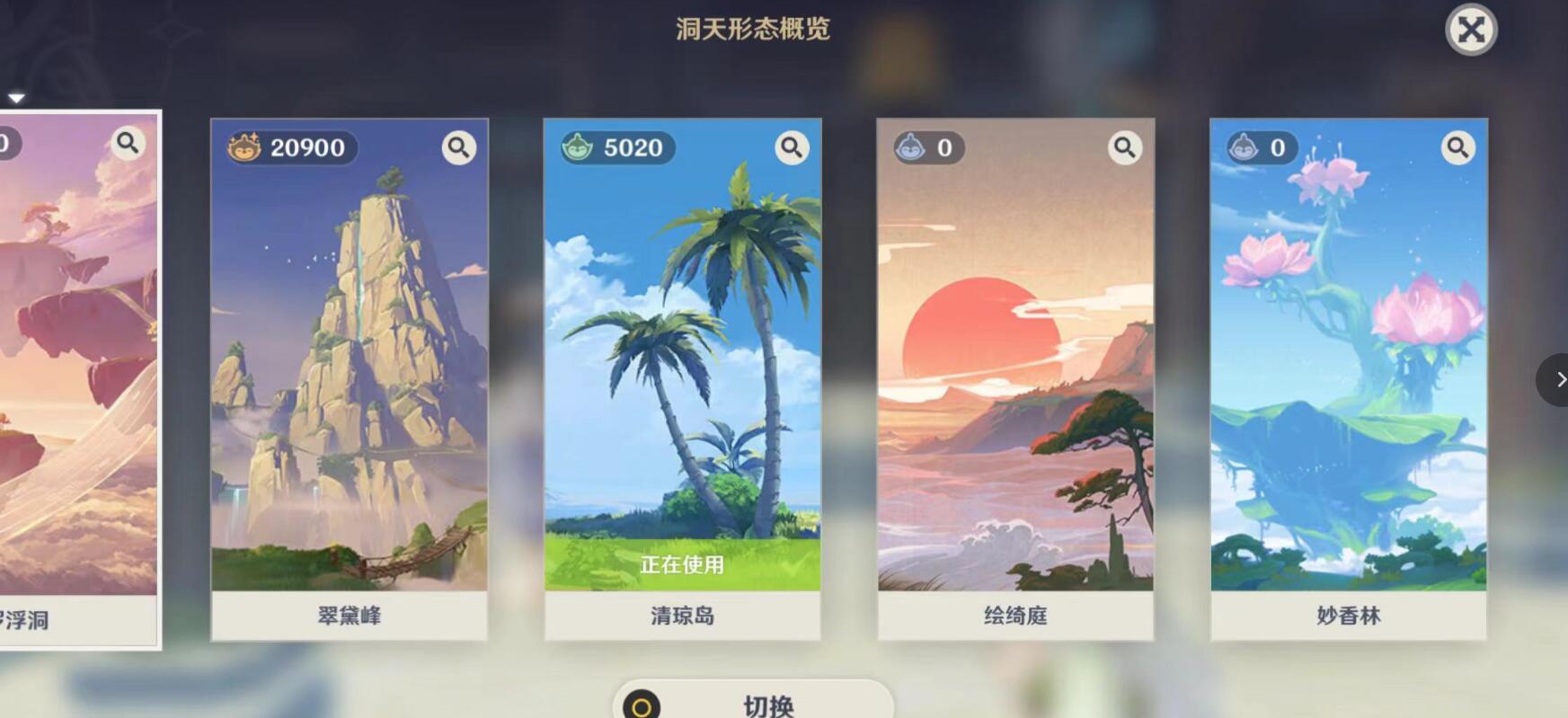Open the magnifier preview on 翠黛峰 card

coord(459,147)
